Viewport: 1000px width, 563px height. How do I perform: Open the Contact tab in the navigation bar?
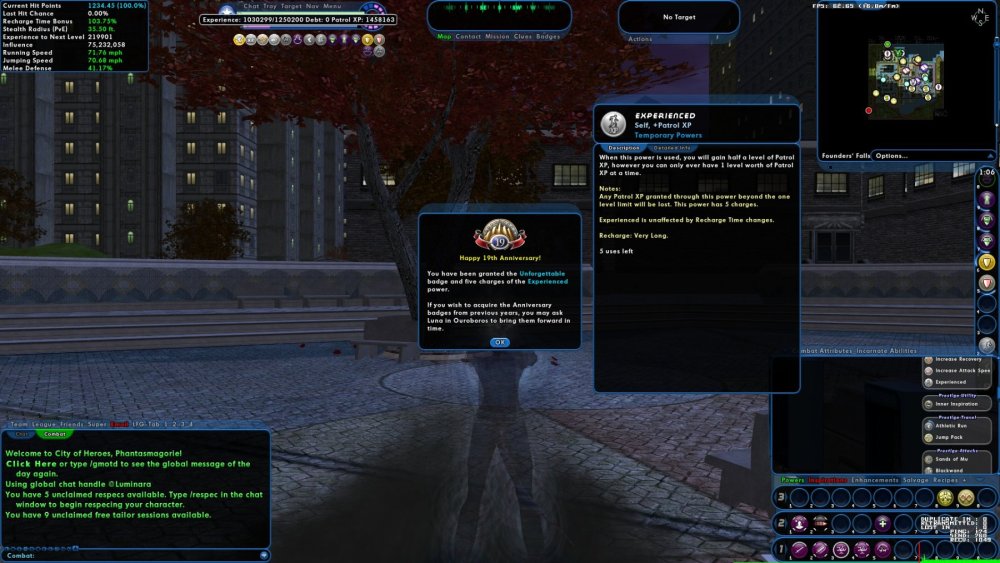coord(468,36)
